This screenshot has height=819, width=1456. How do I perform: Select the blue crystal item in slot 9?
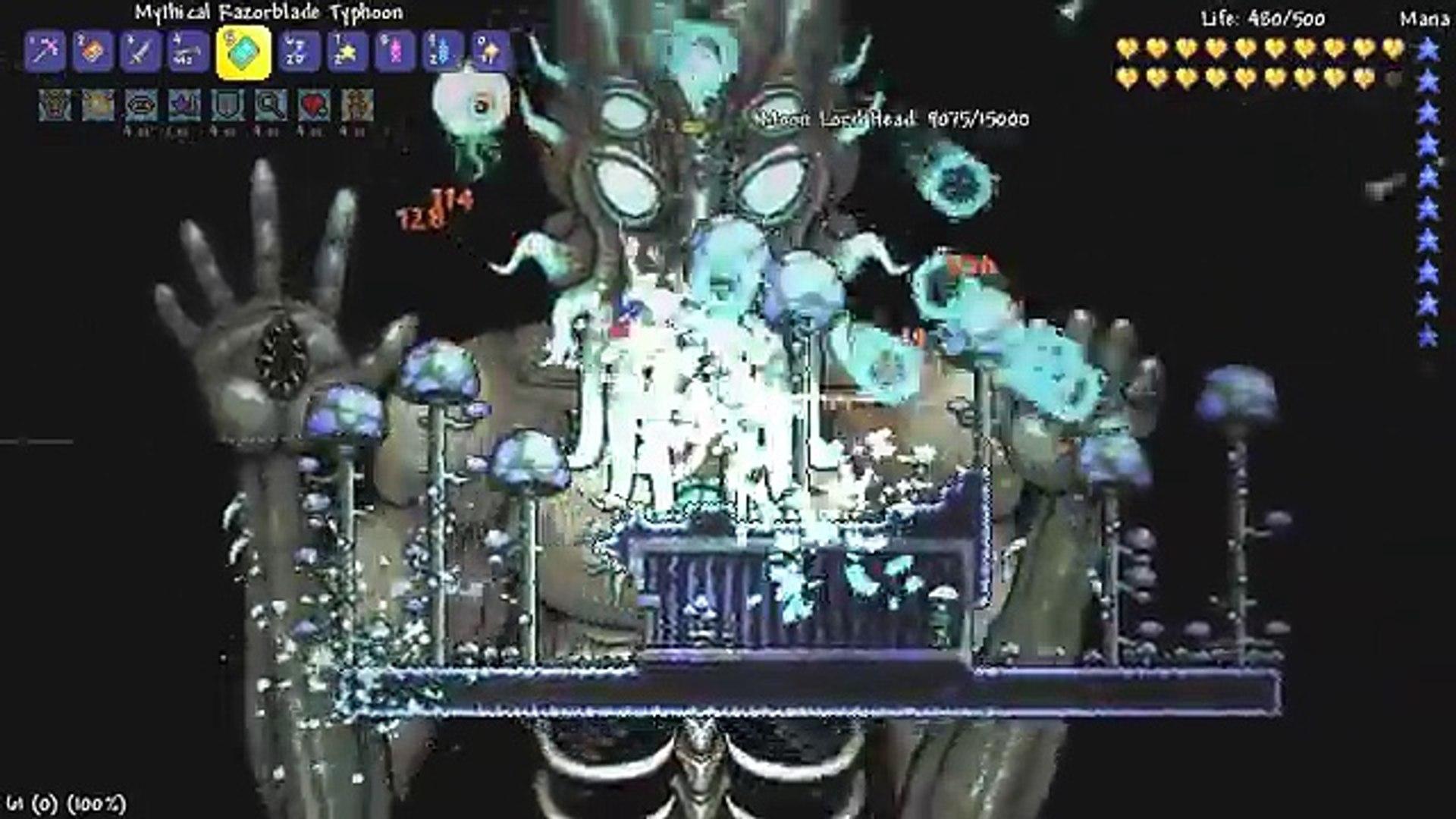439,53
